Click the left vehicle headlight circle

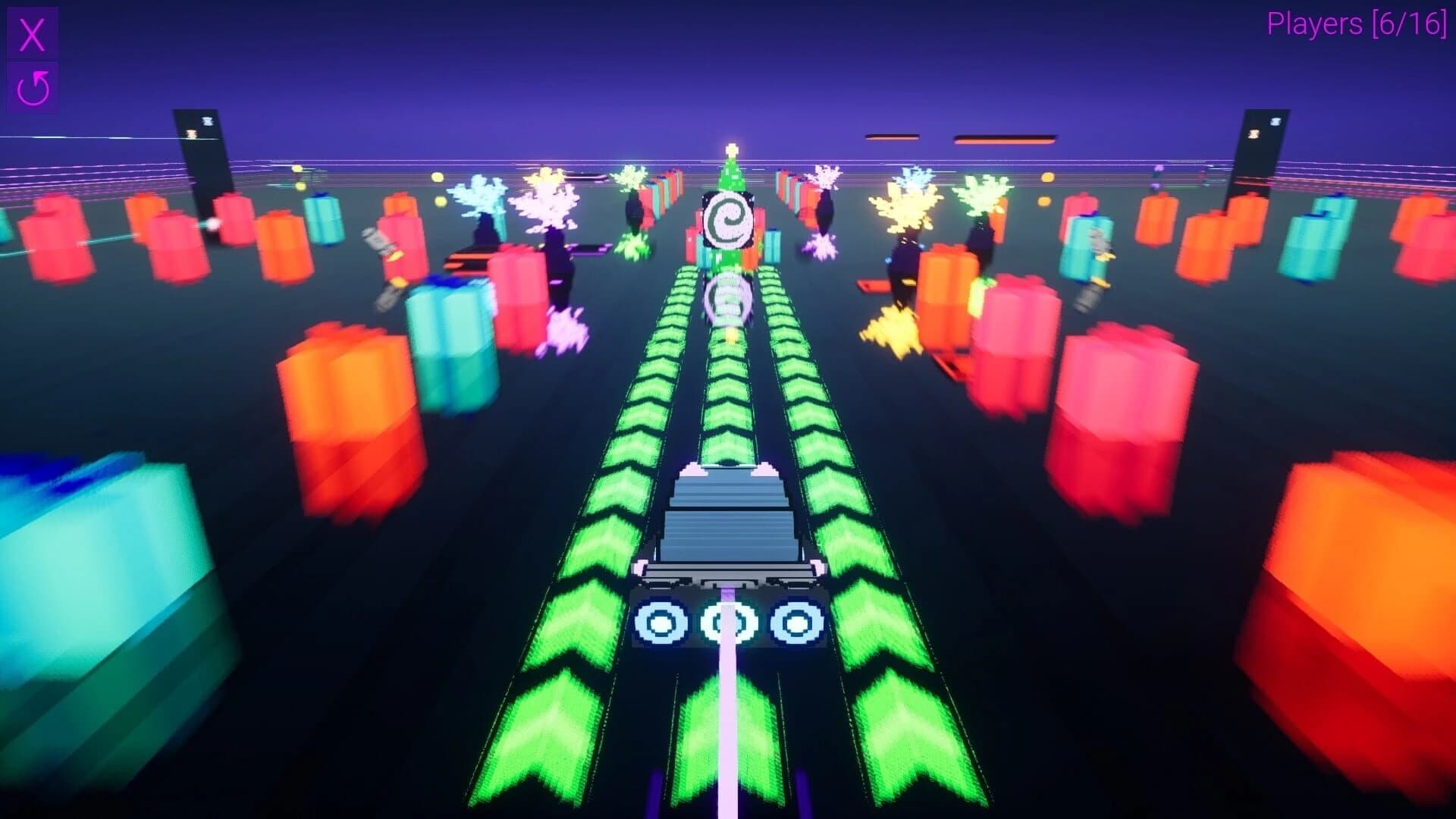point(661,622)
